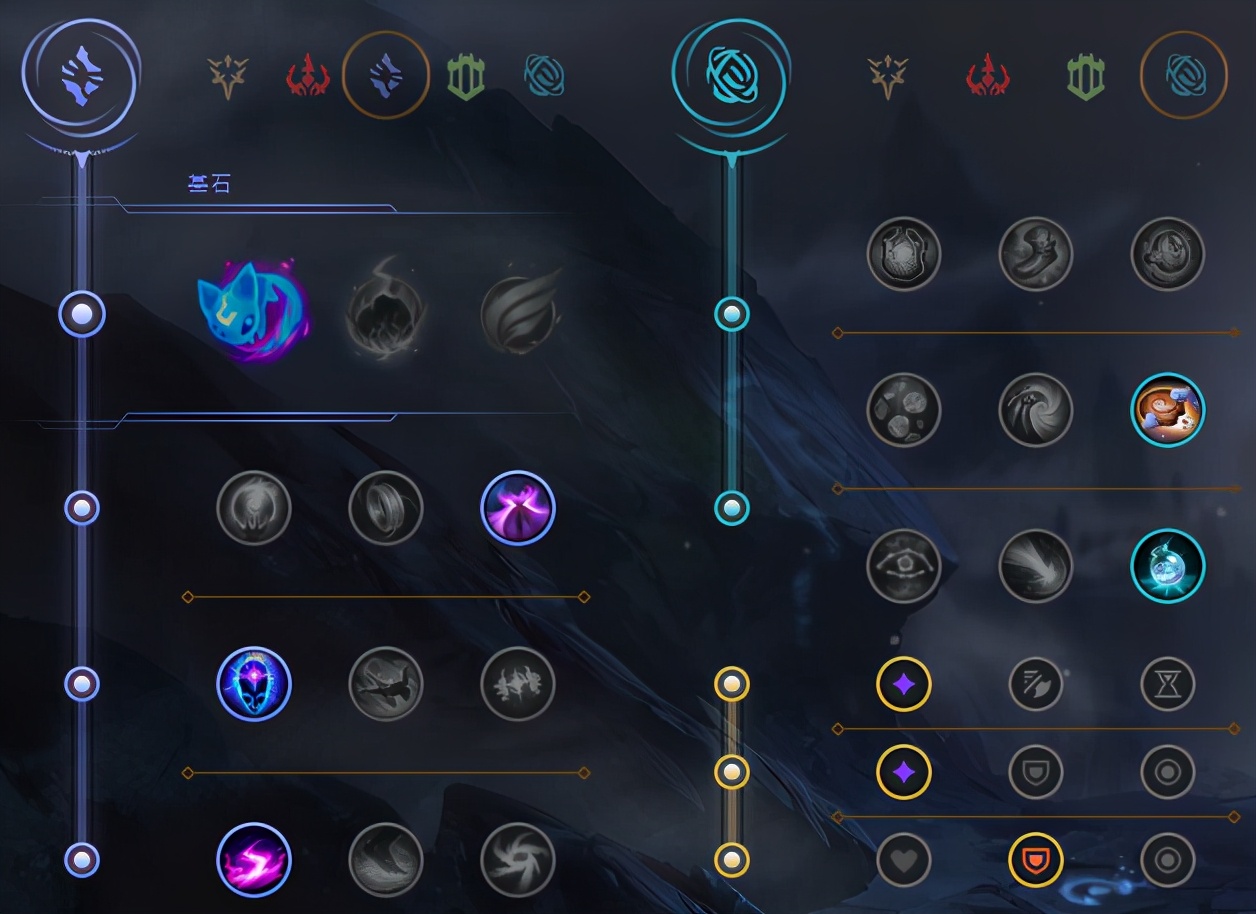The height and width of the screenshot is (914, 1256).
Task: Choose the Transcendence rune
Action: click(254, 684)
